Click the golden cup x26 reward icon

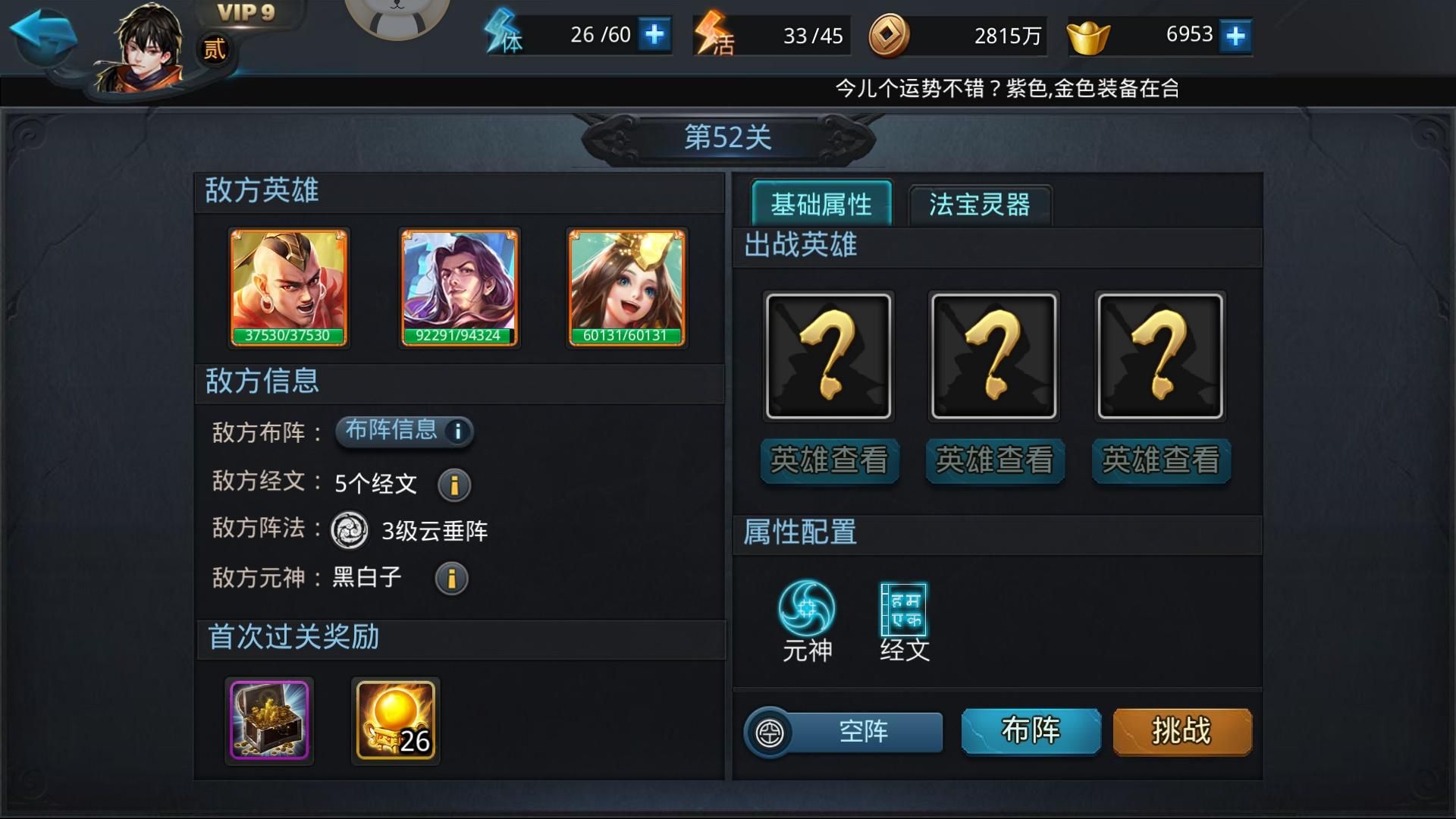point(395,719)
